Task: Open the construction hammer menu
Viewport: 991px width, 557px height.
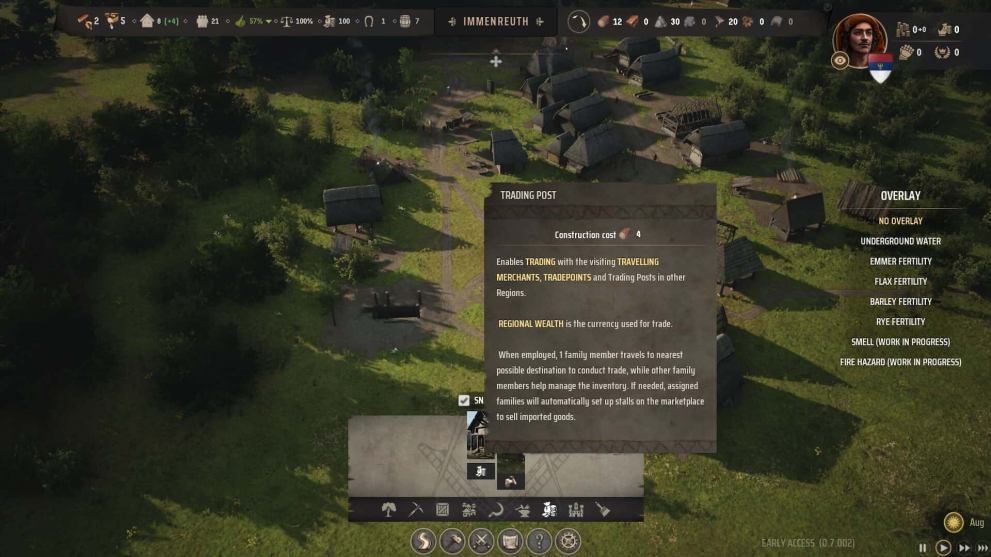Action: click(451, 541)
